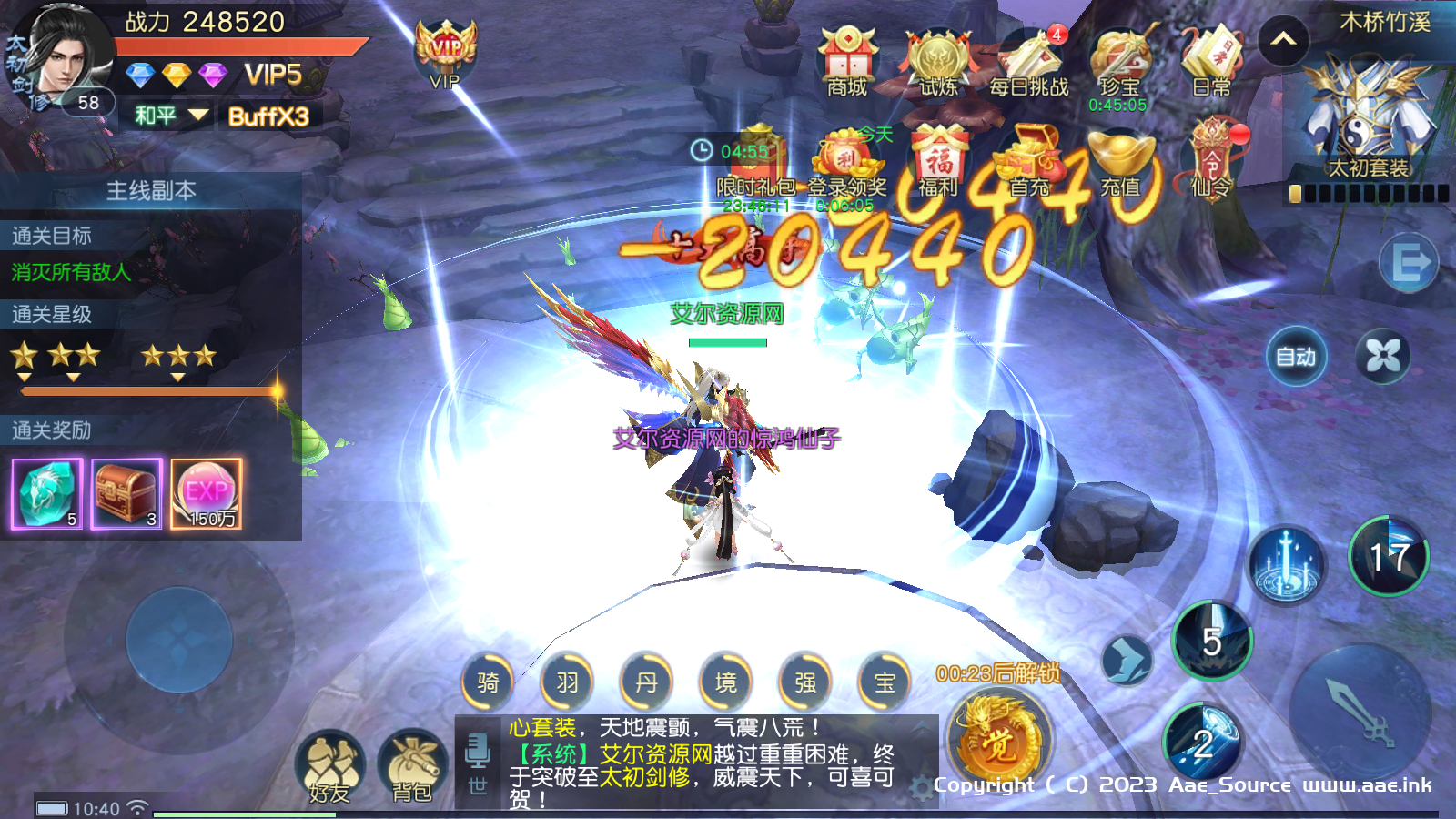
Task: Select the 骑 mount shortcut button
Action: click(488, 682)
